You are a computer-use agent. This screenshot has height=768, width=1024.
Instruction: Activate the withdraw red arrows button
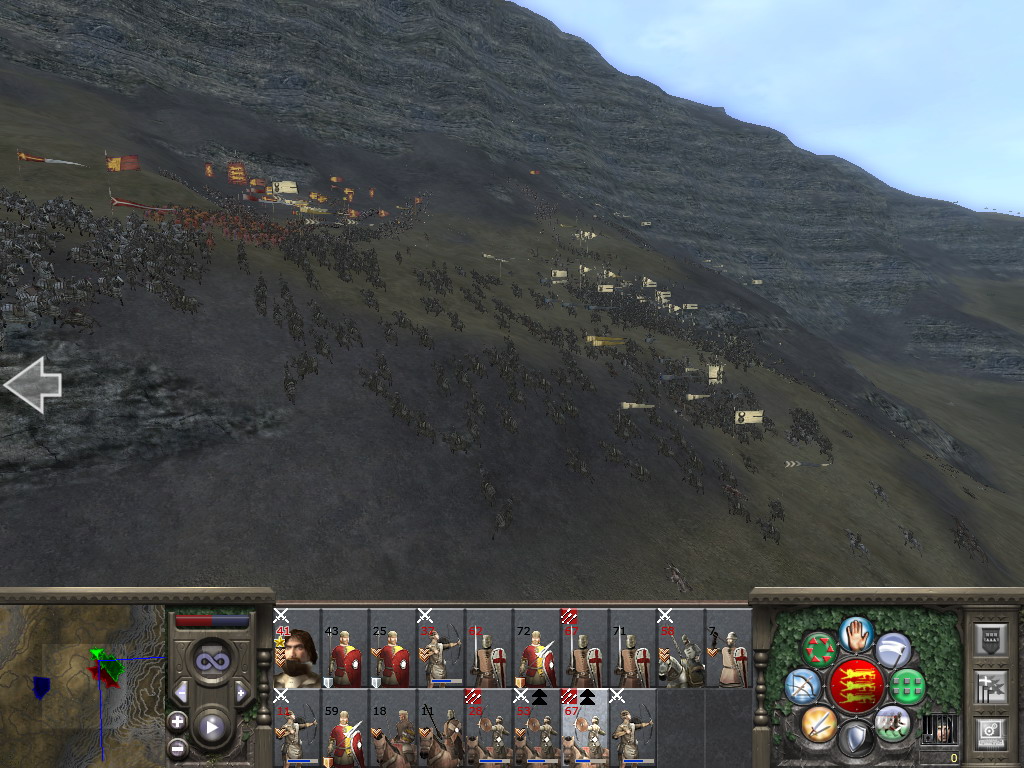click(821, 649)
